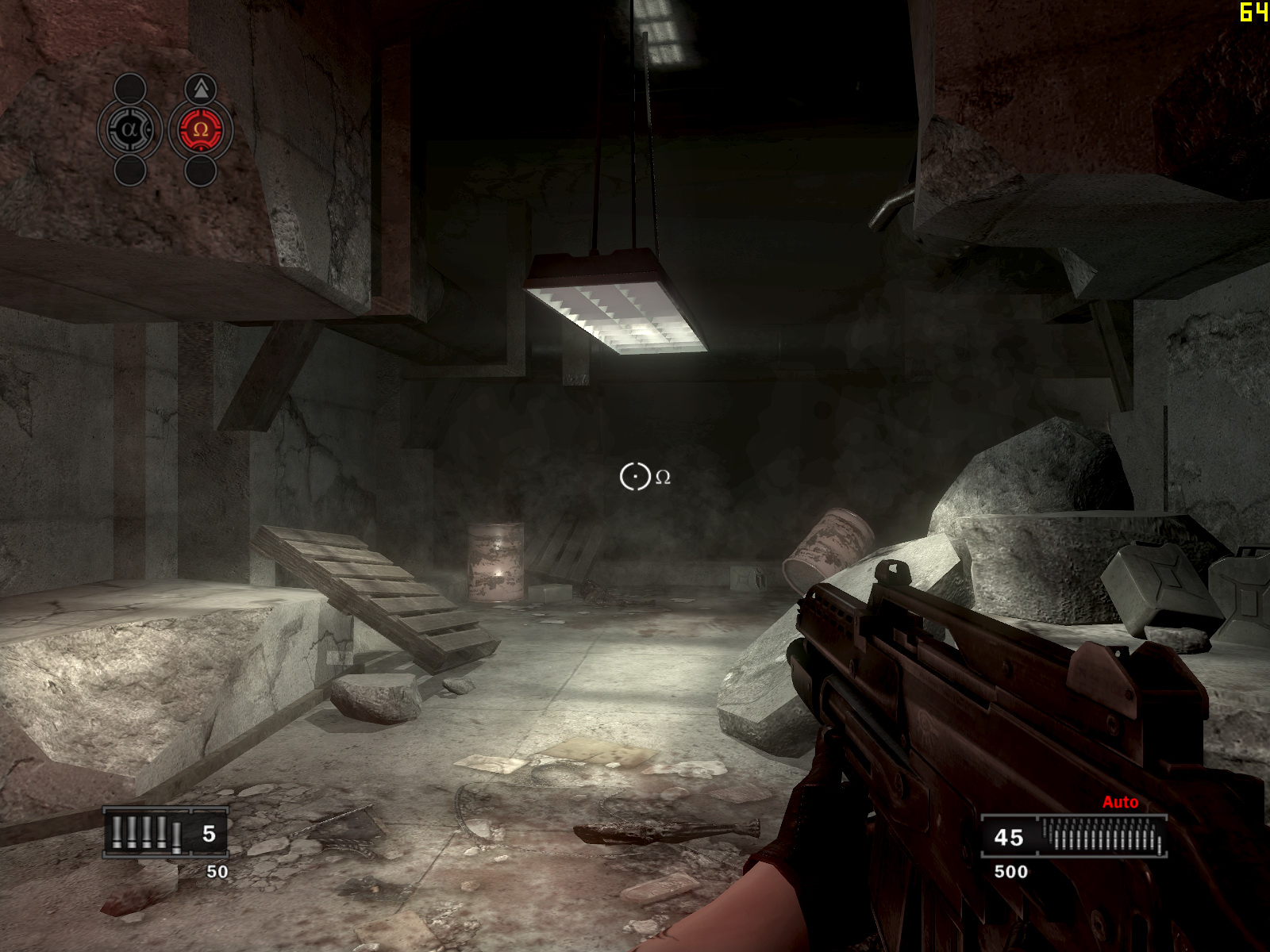1270x952 pixels.
Task: Select the red omega squad emblem
Action: 200,129
